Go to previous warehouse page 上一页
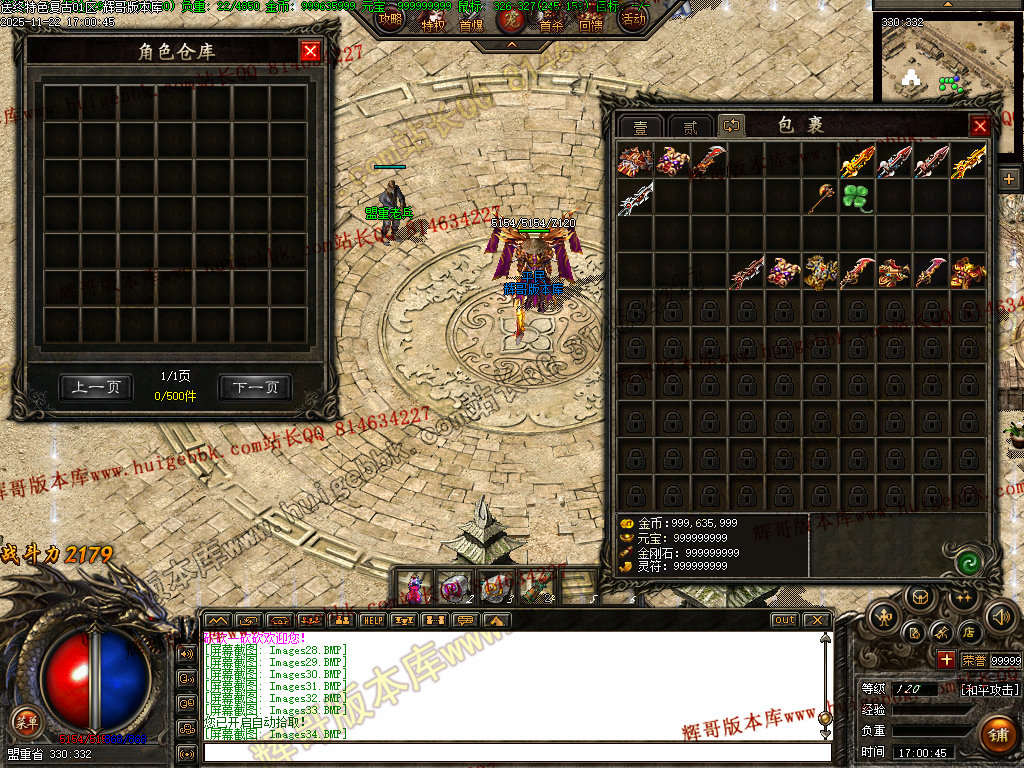The width and height of the screenshot is (1024, 768). click(x=96, y=387)
